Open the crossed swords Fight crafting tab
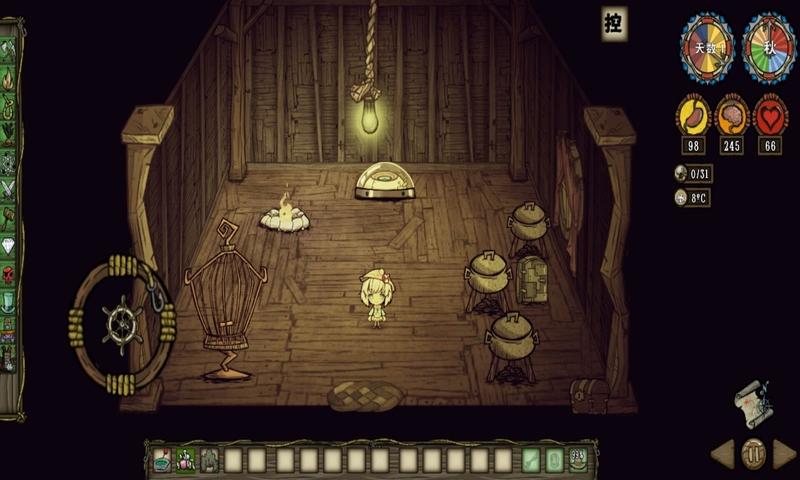800x480 pixels. pyautogui.click(x=9, y=187)
